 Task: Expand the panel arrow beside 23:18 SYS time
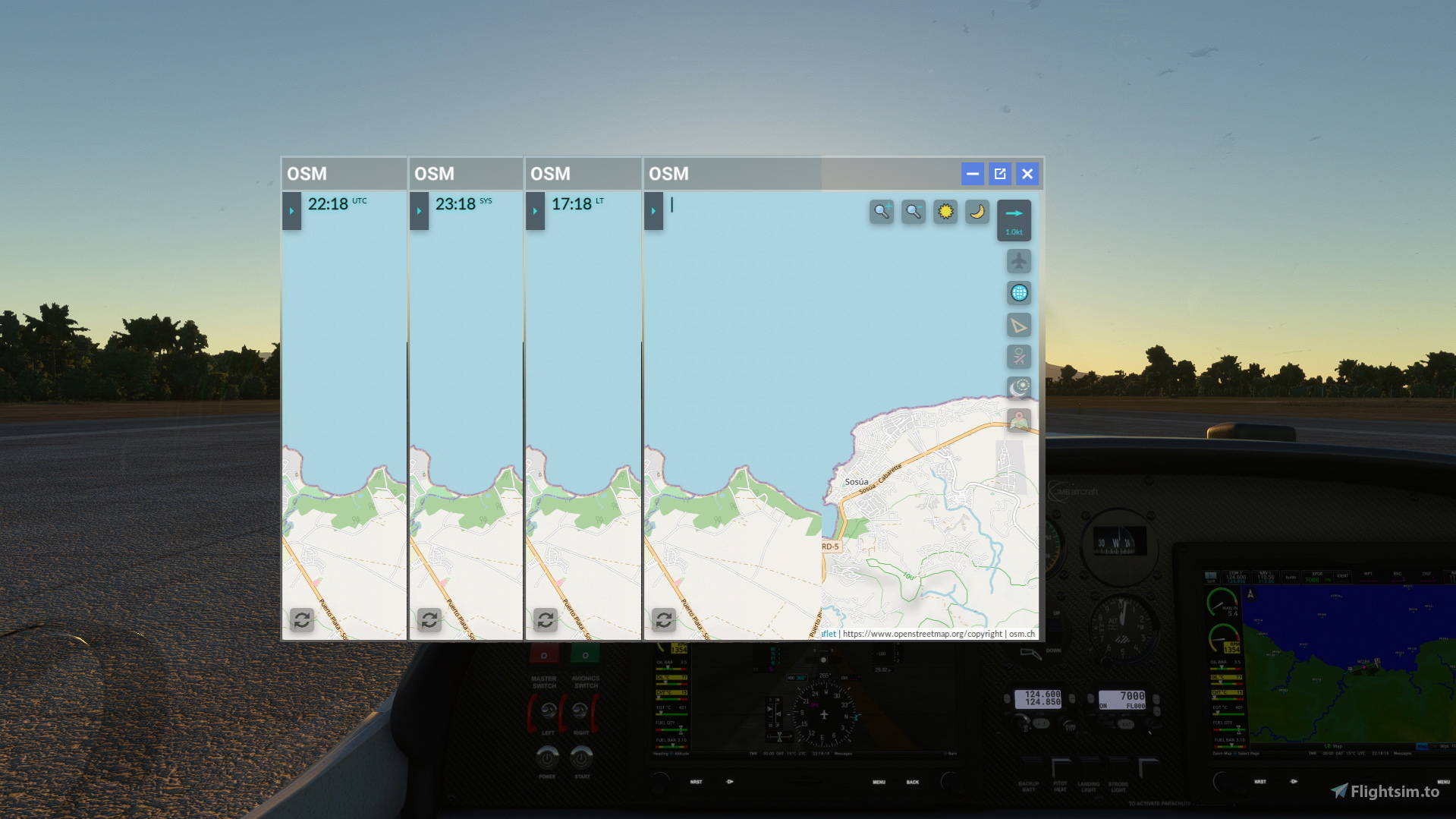point(418,211)
